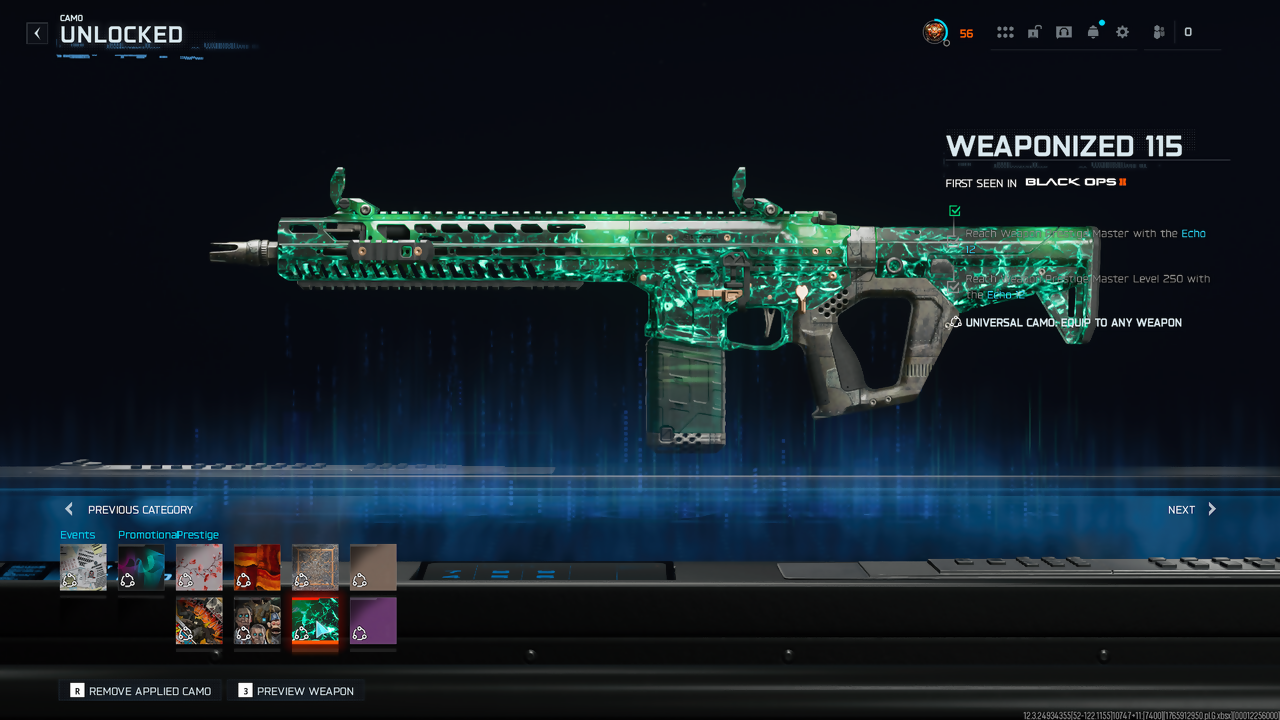Open settings with the gear icon
1280x720 pixels.
[1122, 32]
